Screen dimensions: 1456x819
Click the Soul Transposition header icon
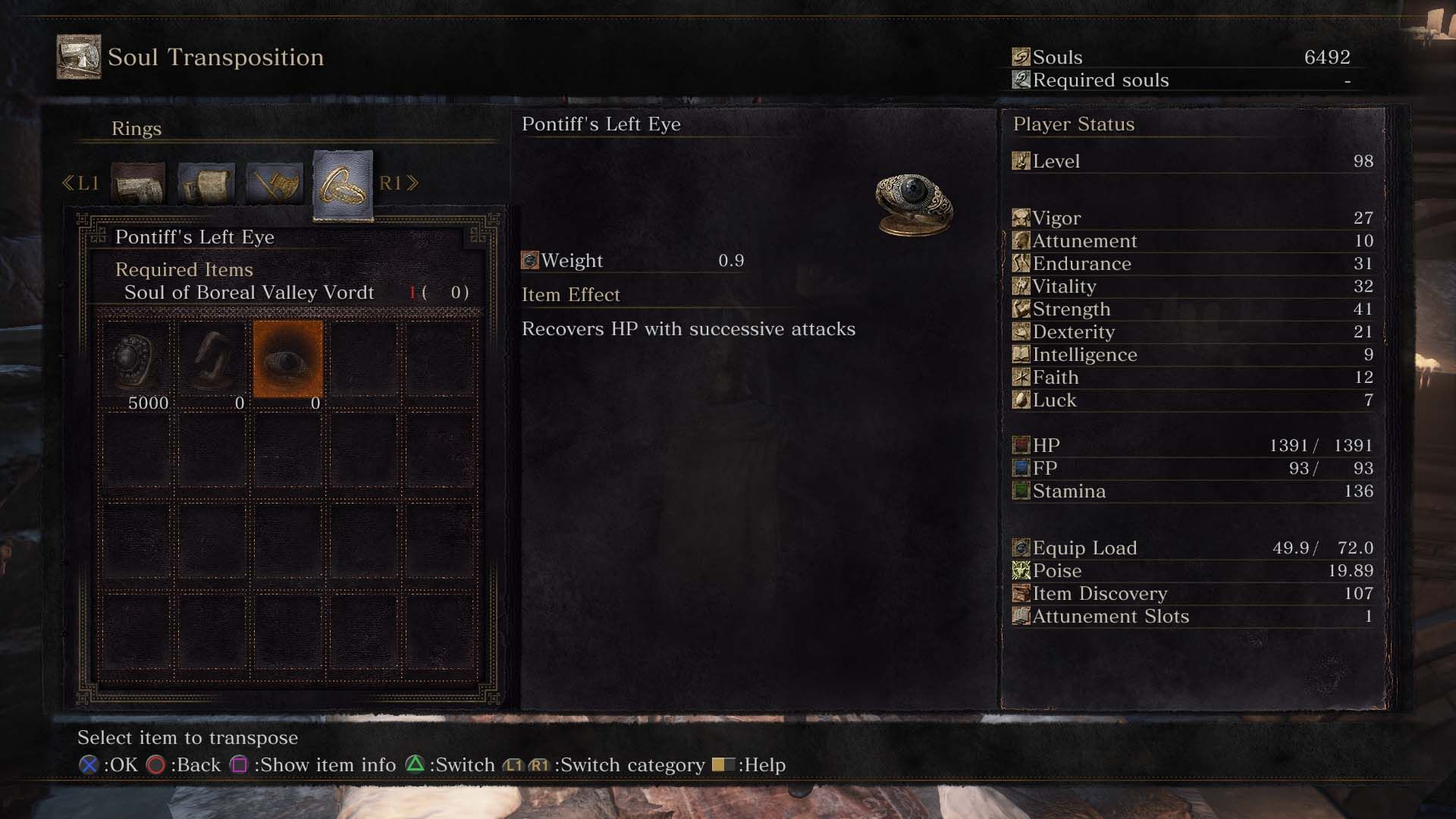point(78,55)
